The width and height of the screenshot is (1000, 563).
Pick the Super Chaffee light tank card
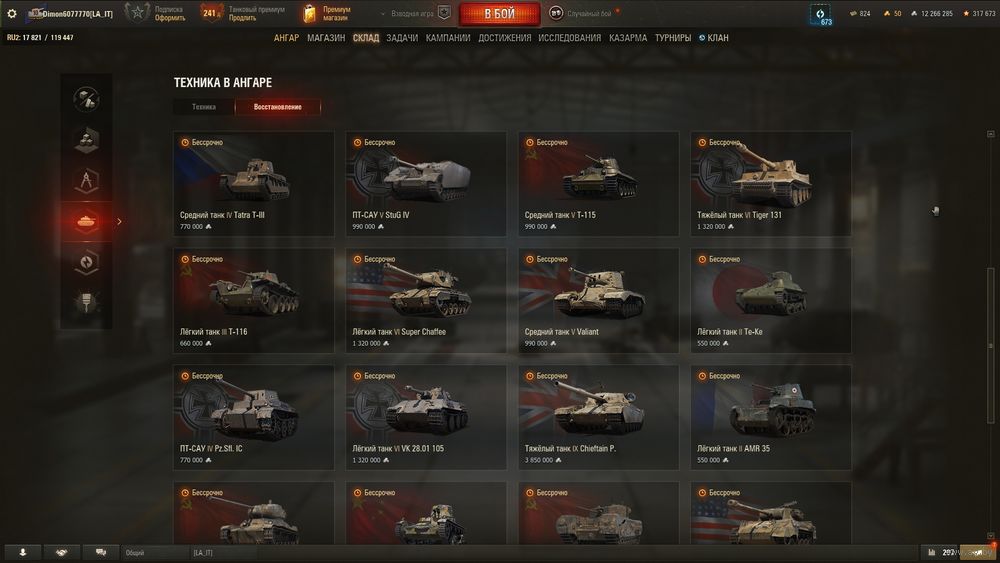(425, 300)
